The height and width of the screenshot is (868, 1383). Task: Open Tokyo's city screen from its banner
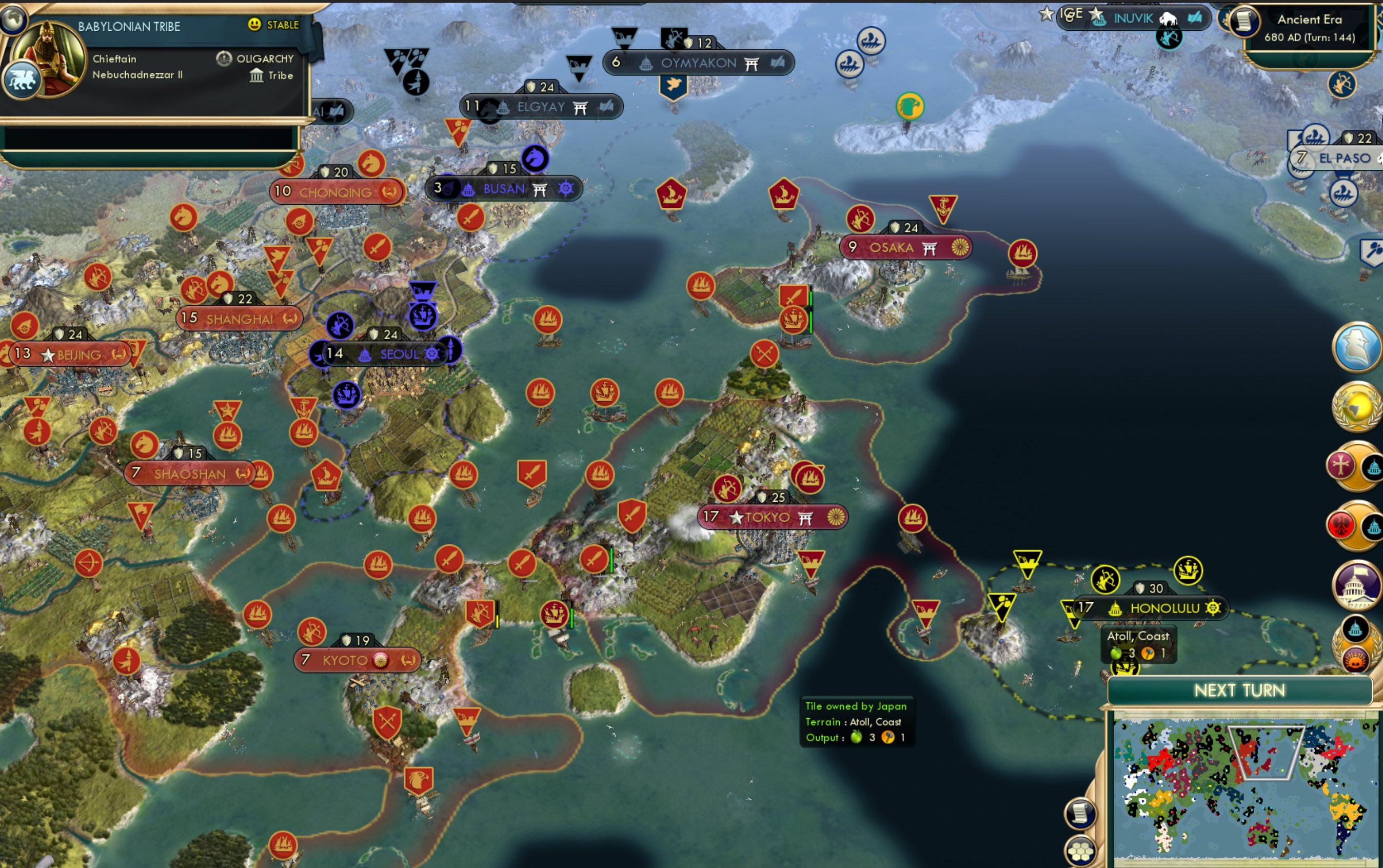pyautogui.click(x=767, y=516)
